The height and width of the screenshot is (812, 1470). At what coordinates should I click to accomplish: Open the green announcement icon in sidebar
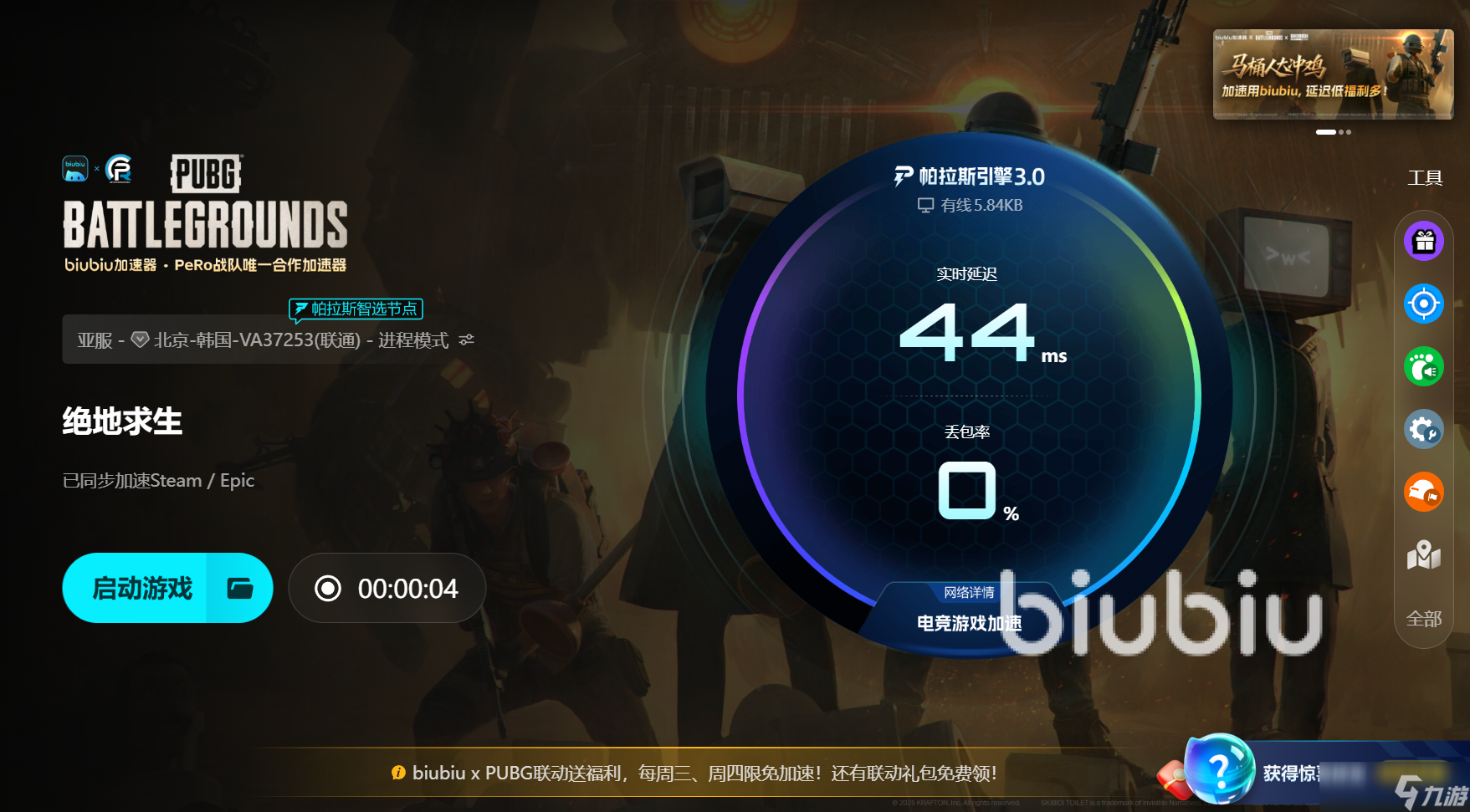point(1423,366)
